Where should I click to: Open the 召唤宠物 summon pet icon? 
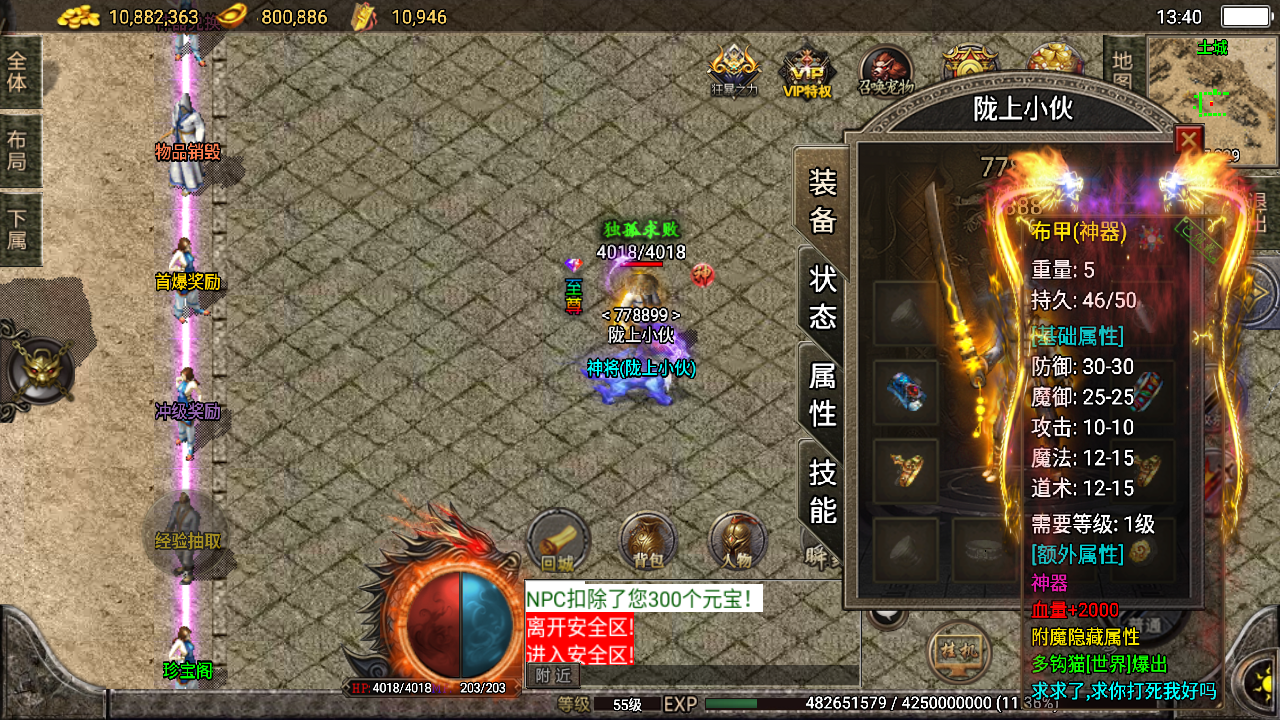point(885,72)
